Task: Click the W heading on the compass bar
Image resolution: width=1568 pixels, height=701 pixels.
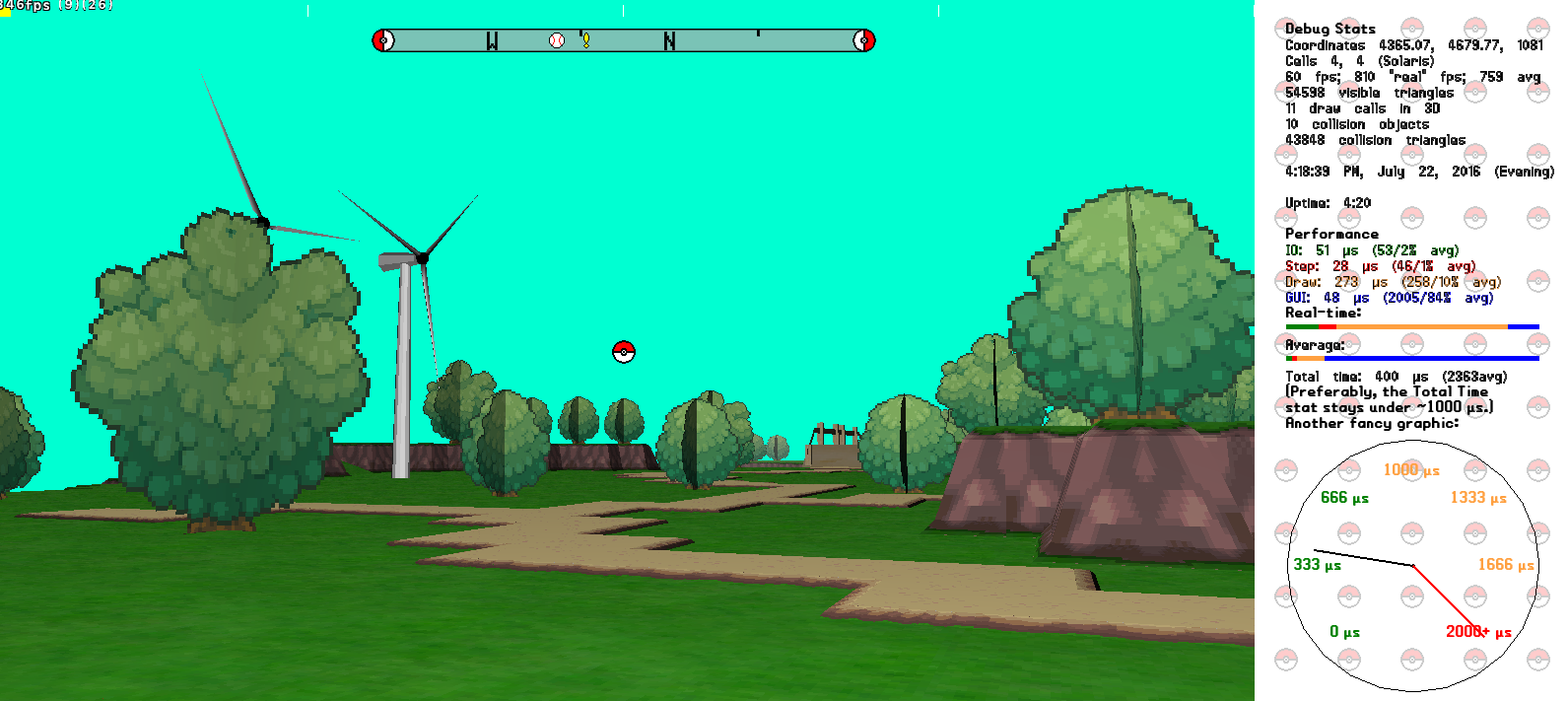Action: (x=492, y=40)
